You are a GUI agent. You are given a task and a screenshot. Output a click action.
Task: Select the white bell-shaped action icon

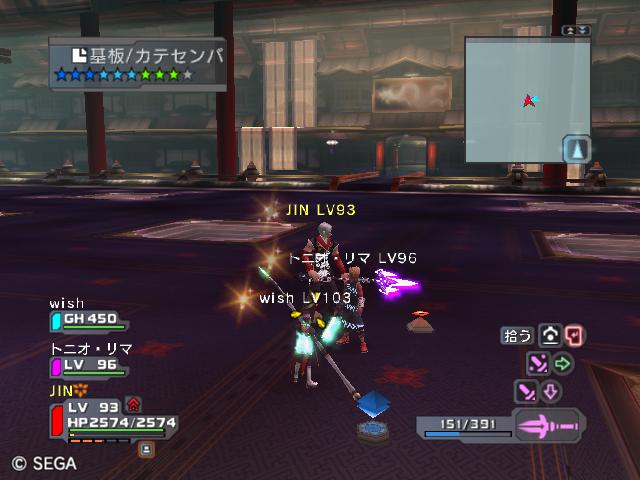[549, 336]
